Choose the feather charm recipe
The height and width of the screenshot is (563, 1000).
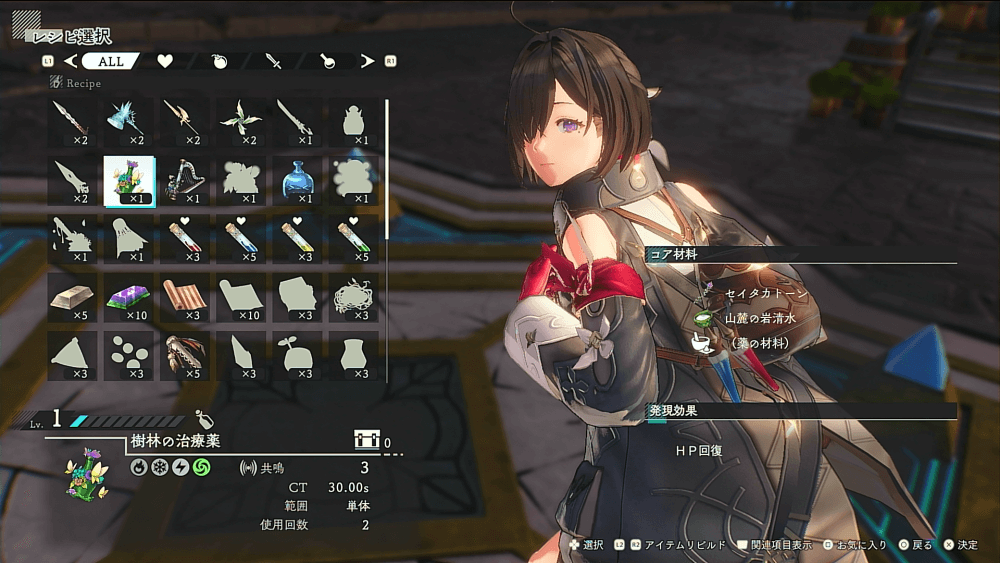[185, 355]
